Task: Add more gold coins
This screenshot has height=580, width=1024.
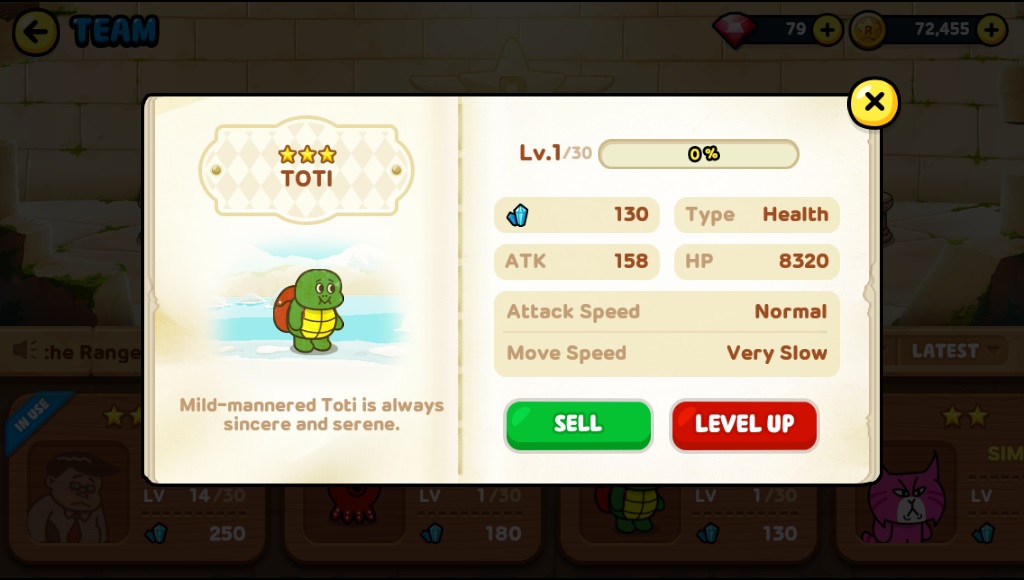Action: tap(991, 30)
